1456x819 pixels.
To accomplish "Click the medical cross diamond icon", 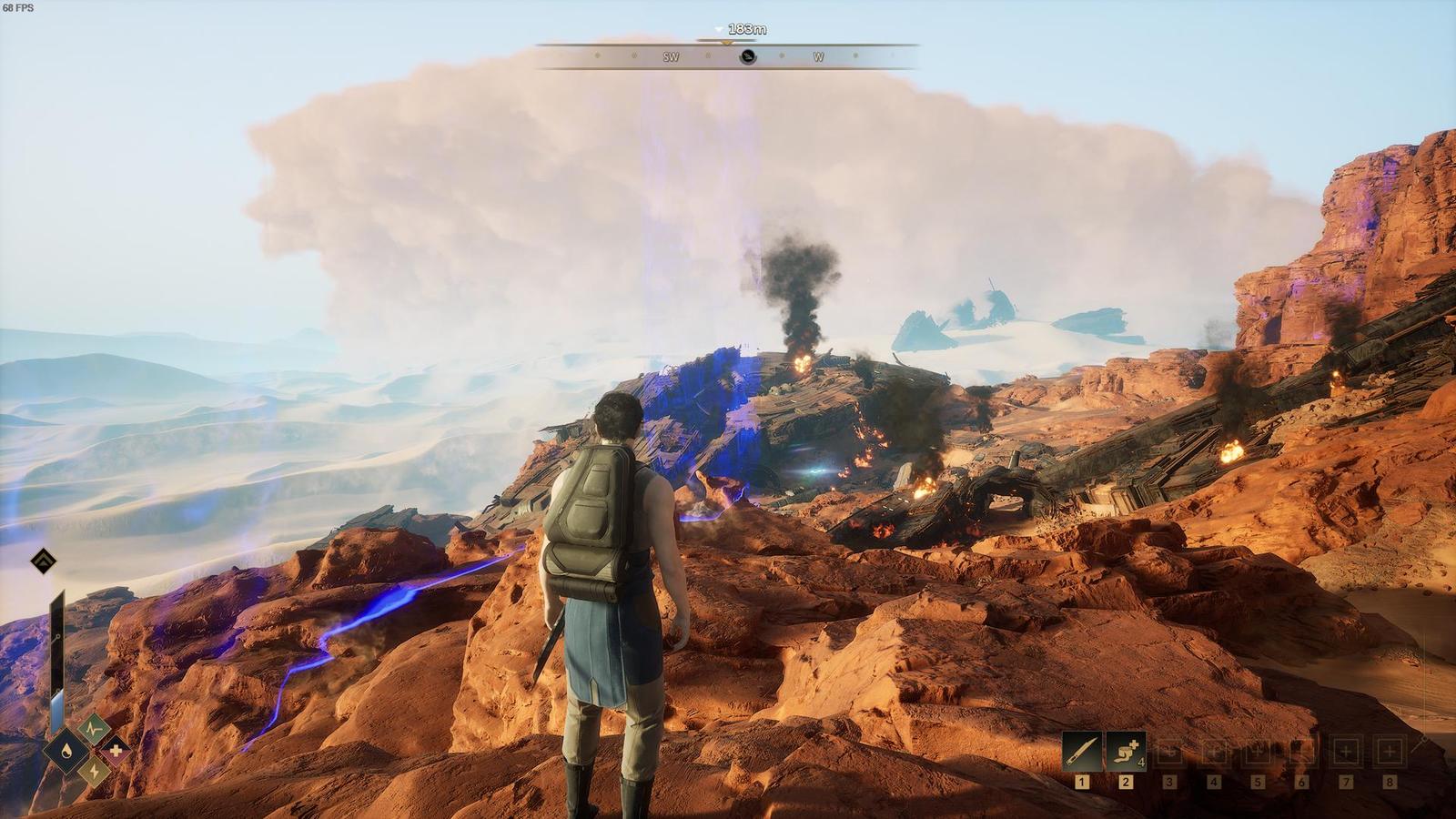I will tap(115, 751).
